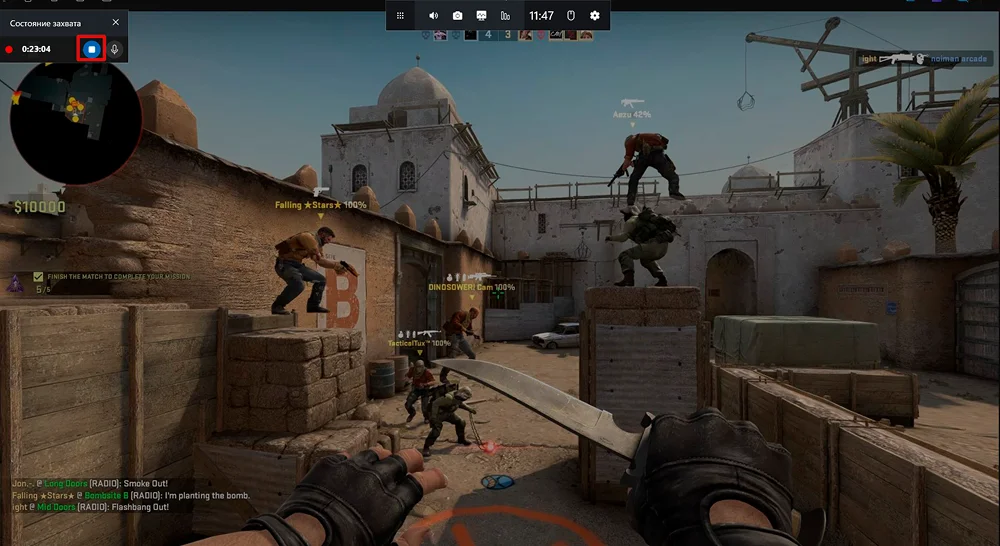1000x546 pixels.
Task: Click the radio chat message log
Action: (130, 495)
